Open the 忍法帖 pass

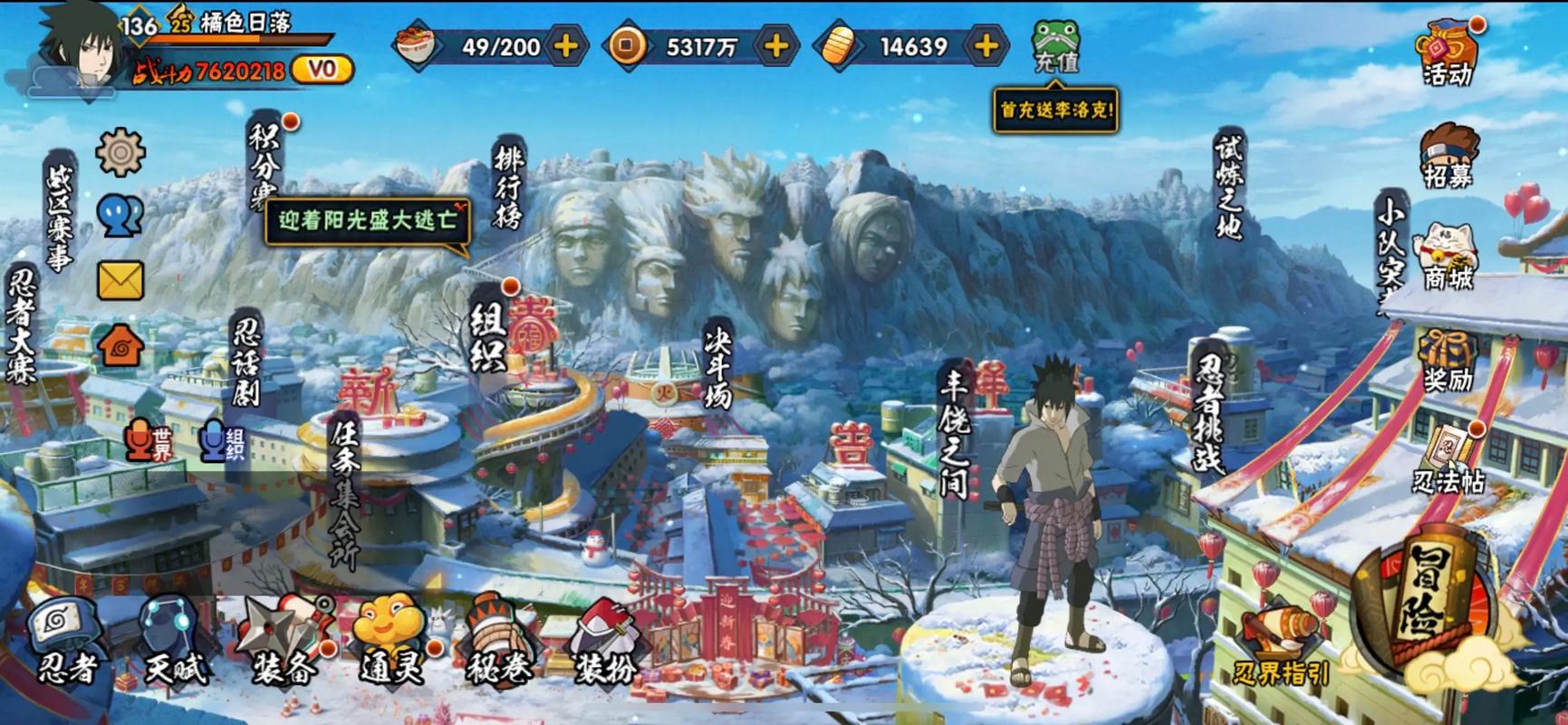(x=1448, y=460)
